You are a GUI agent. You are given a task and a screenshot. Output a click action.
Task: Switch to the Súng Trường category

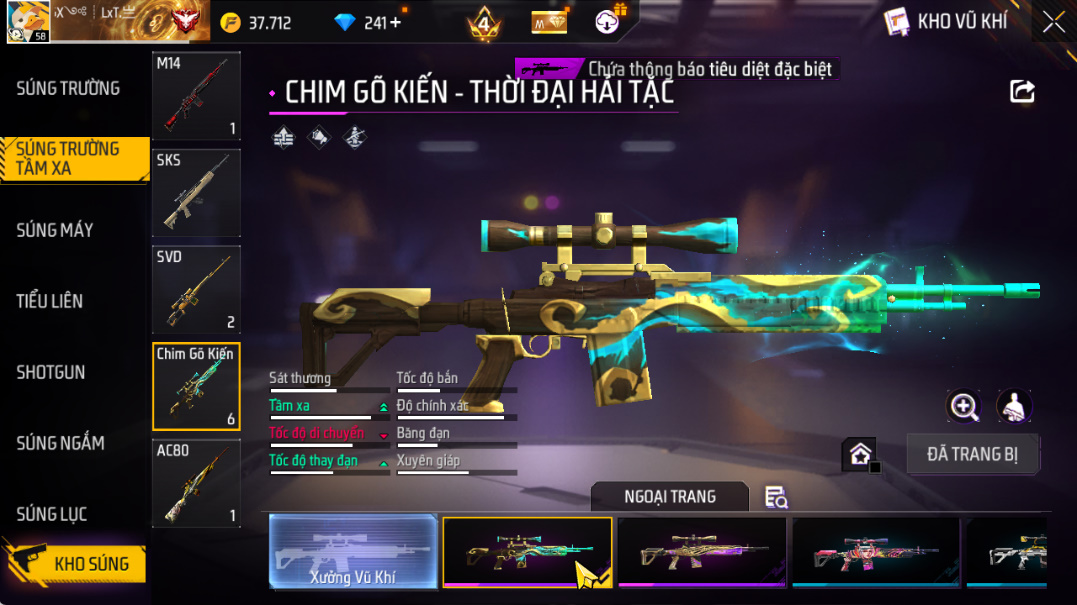coord(68,88)
